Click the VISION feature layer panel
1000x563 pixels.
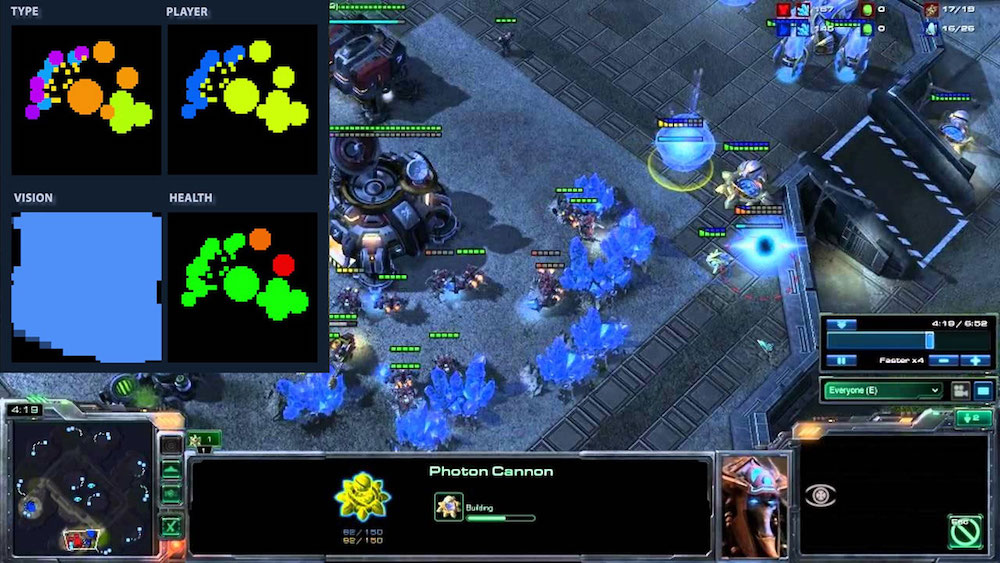[x=85, y=286]
